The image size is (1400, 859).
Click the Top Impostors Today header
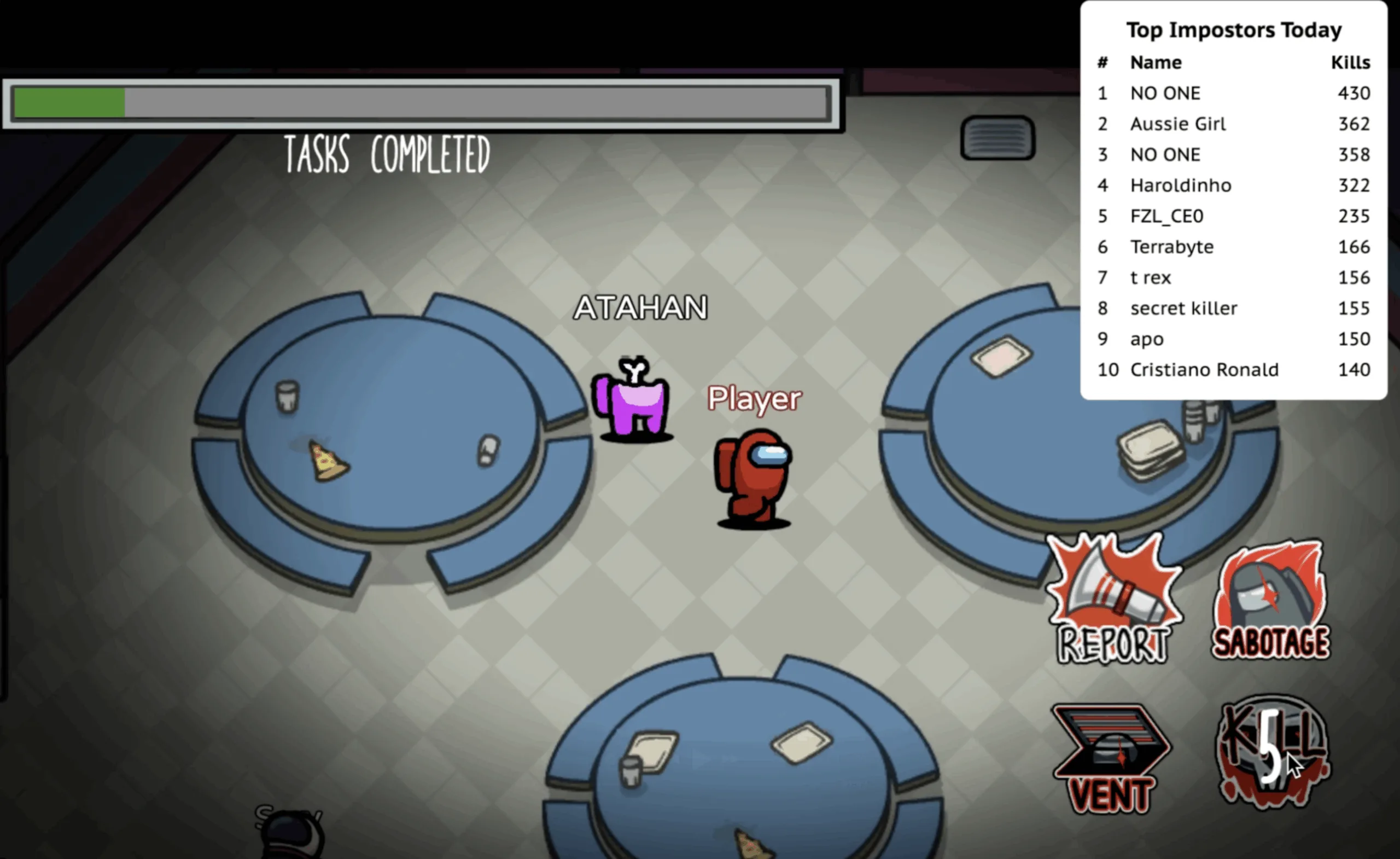[1234, 30]
